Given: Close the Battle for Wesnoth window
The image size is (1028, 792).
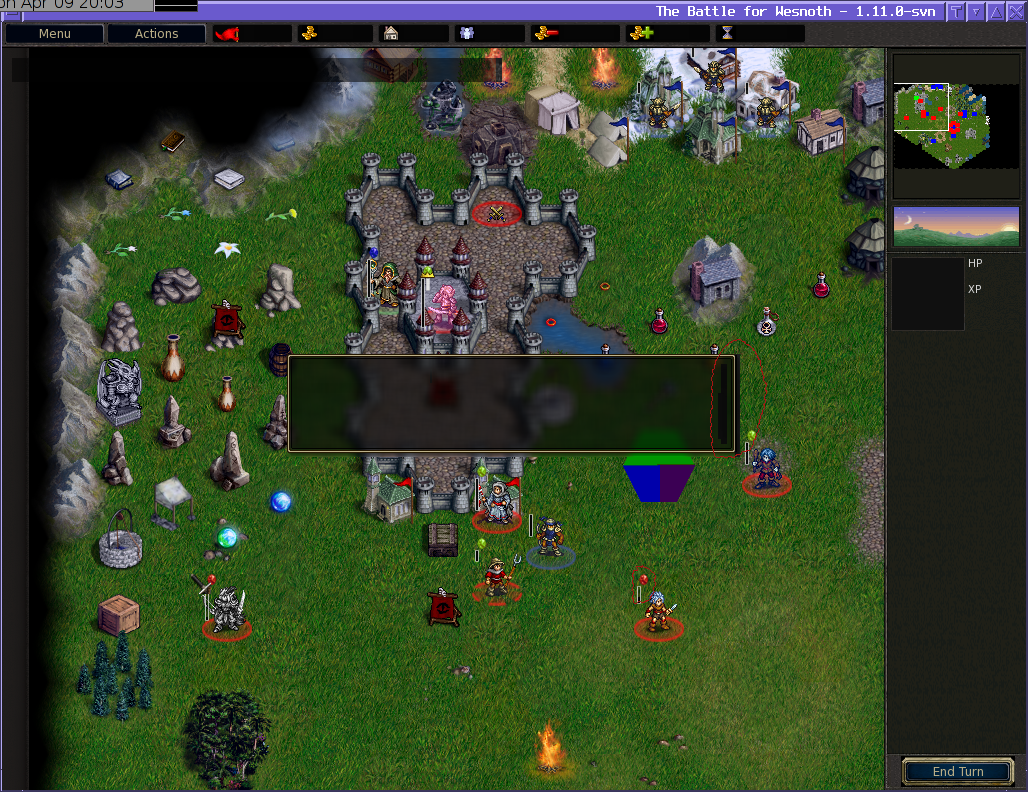Looking at the screenshot, I should coord(1015,12).
